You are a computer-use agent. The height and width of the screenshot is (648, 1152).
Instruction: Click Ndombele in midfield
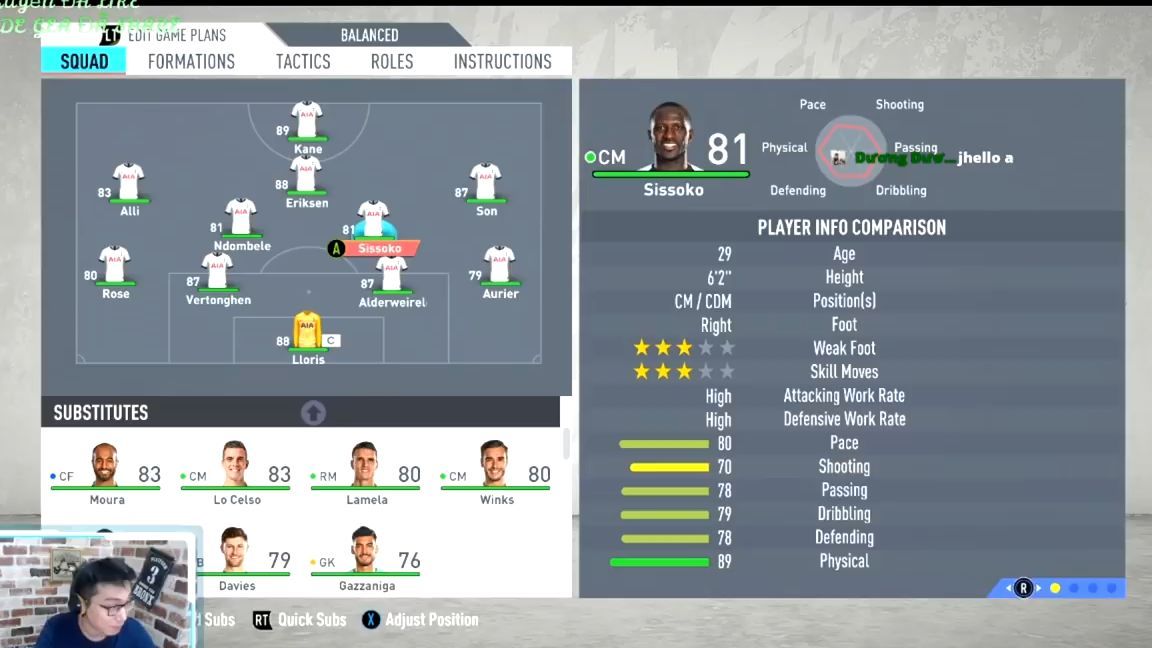point(241,220)
